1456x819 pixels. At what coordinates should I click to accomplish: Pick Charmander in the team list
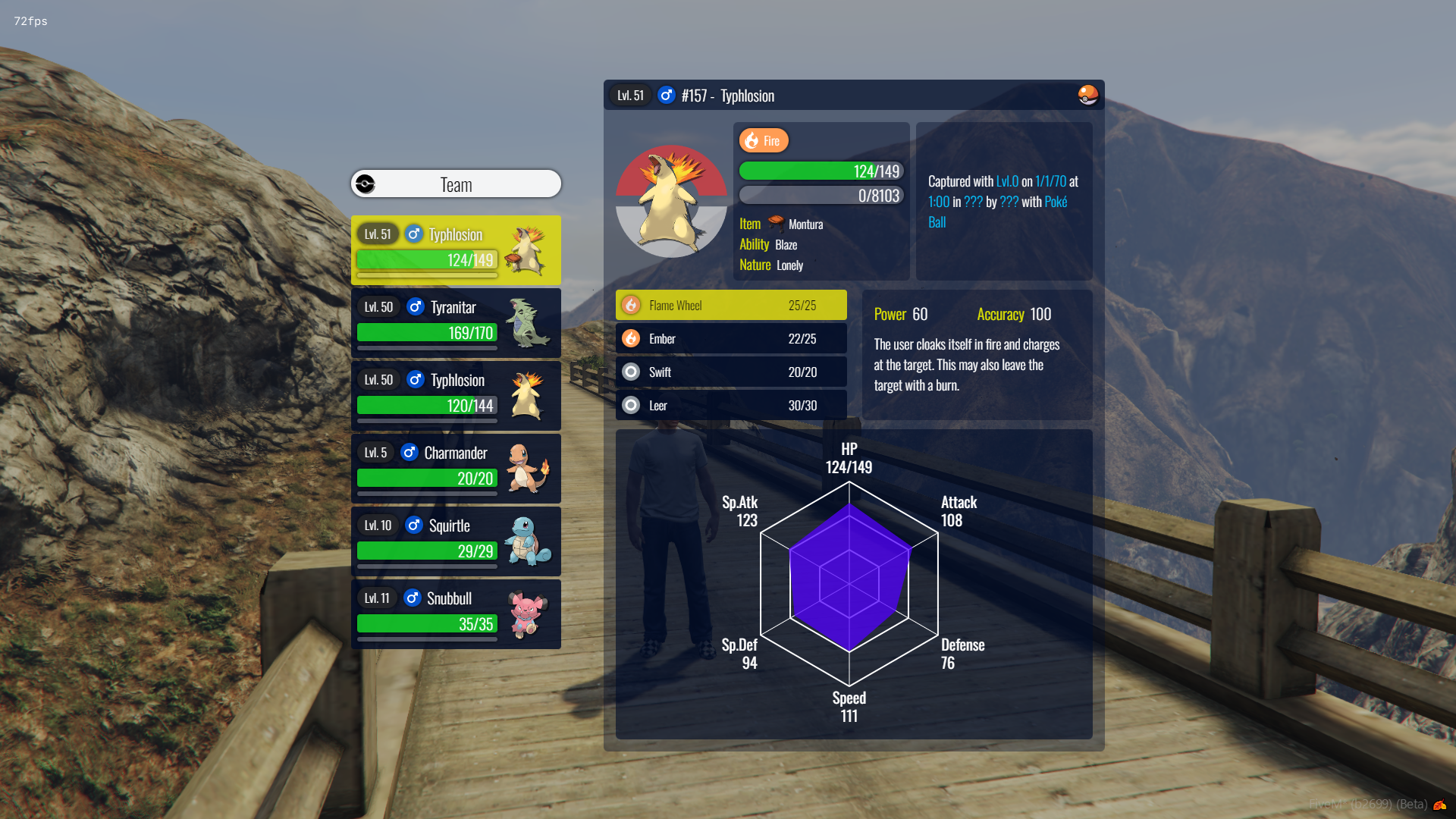coord(456,468)
